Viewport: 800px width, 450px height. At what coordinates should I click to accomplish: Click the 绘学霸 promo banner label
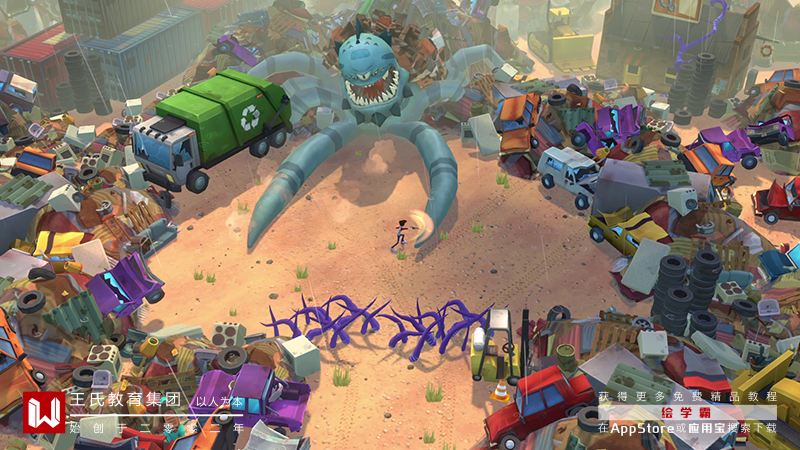[688, 412]
